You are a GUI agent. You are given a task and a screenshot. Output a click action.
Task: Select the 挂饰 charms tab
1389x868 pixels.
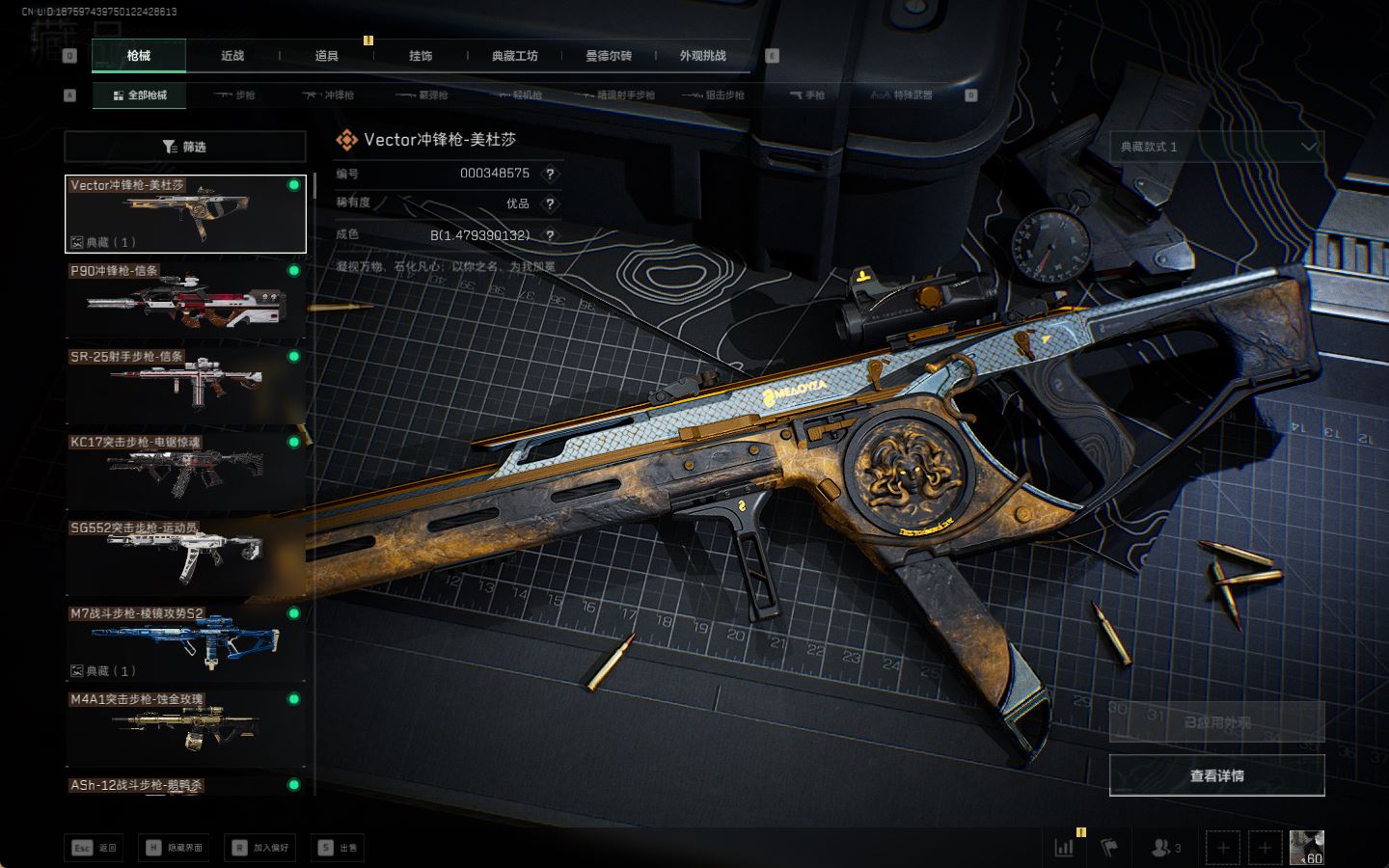(x=421, y=56)
